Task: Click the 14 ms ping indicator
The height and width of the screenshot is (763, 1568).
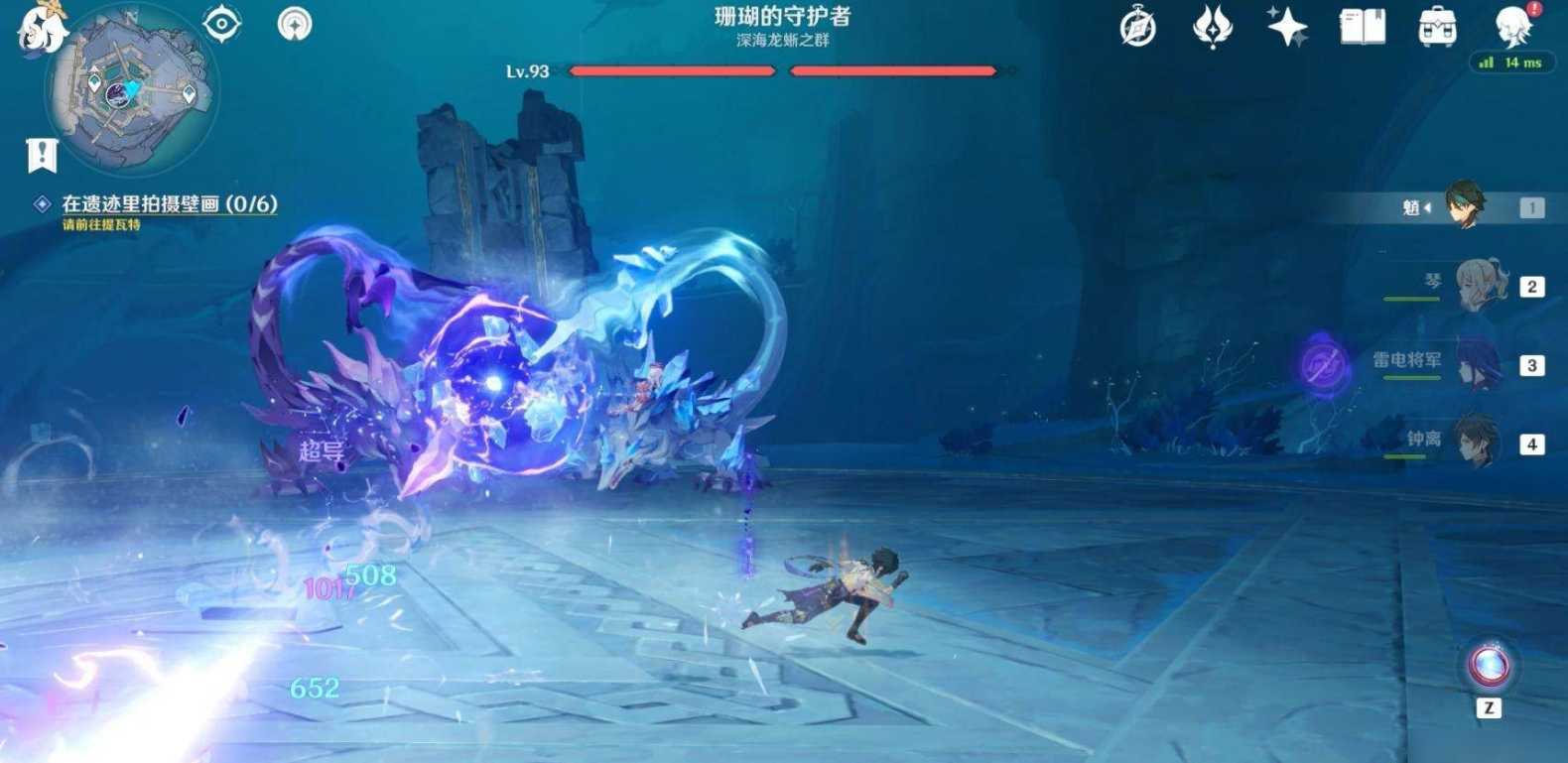Action: coord(1512,62)
